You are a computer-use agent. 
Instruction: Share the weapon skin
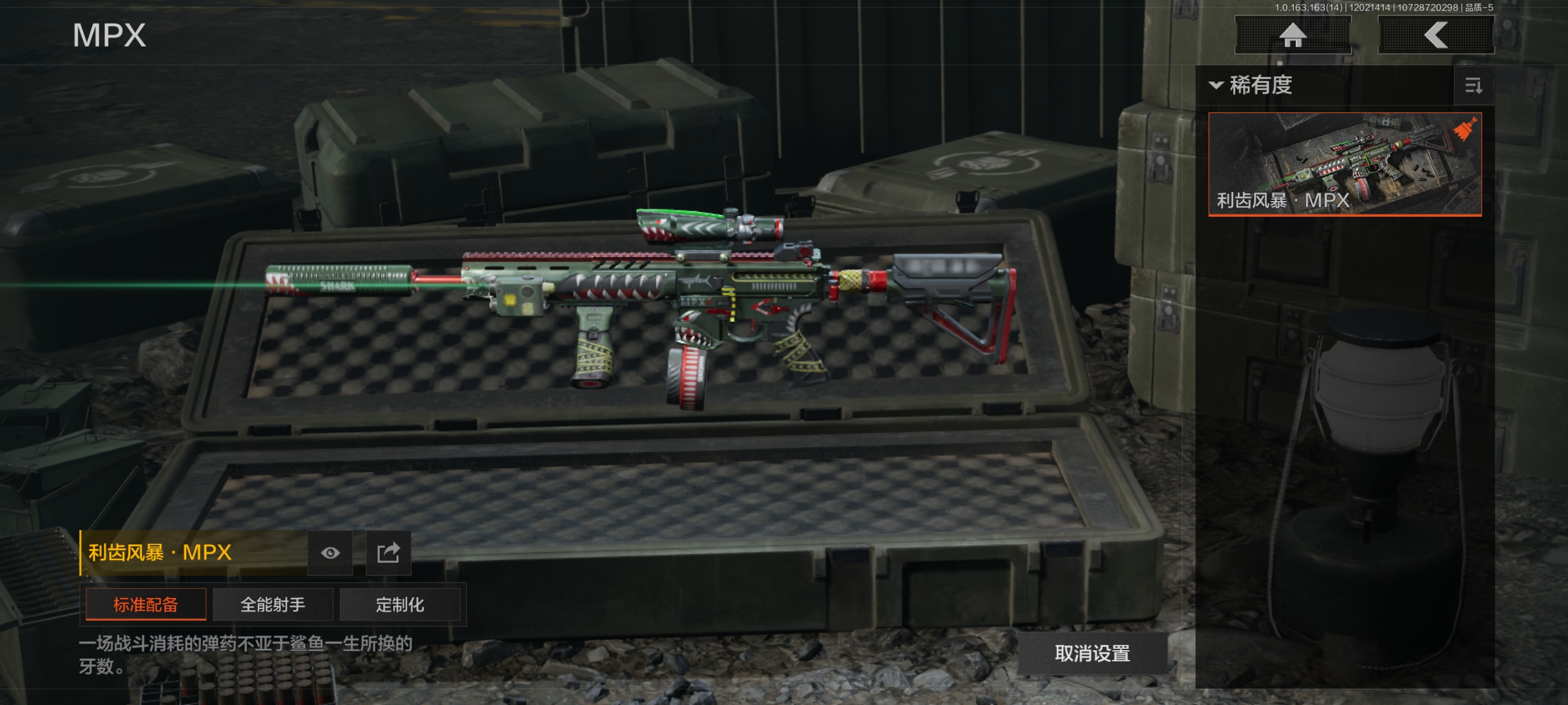[389, 553]
